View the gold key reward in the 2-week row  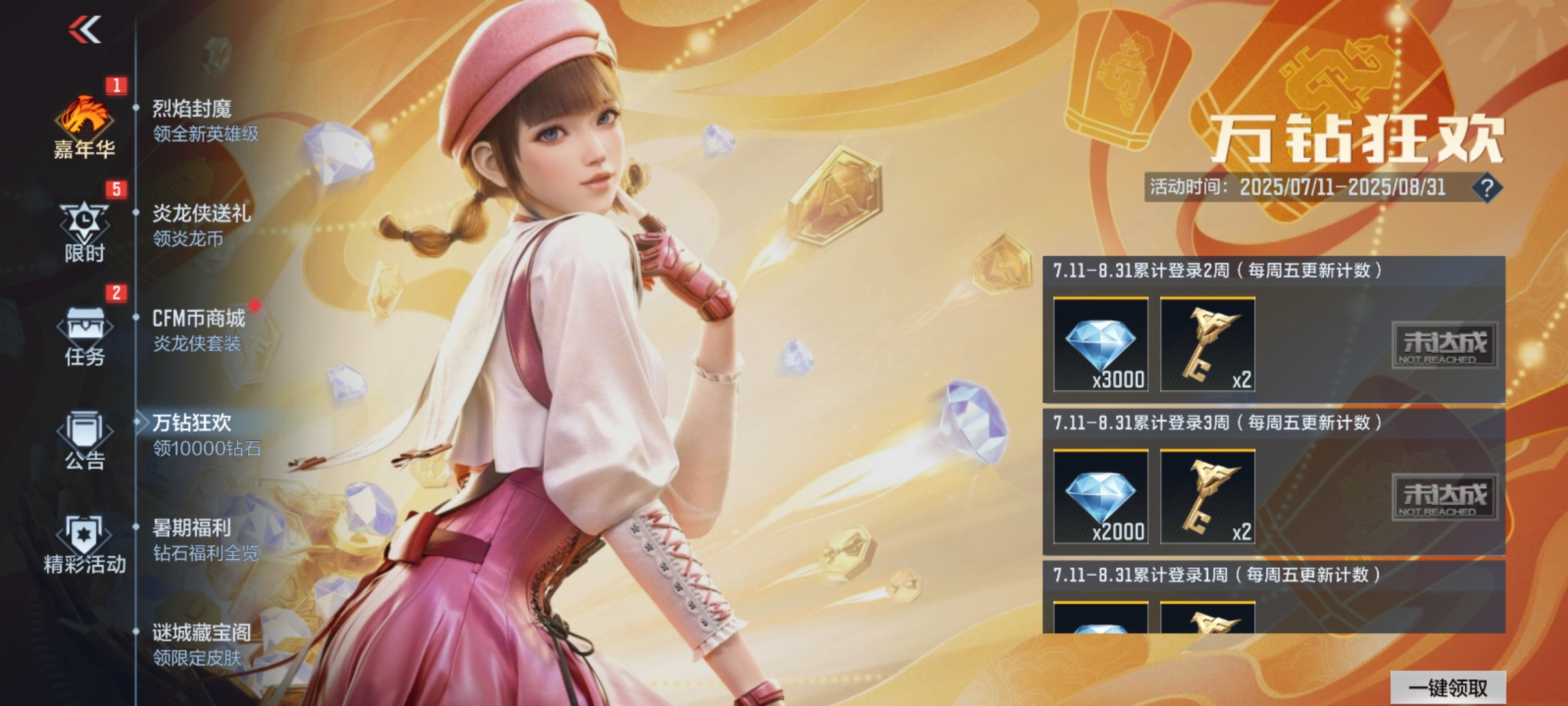tap(1207, 345)
